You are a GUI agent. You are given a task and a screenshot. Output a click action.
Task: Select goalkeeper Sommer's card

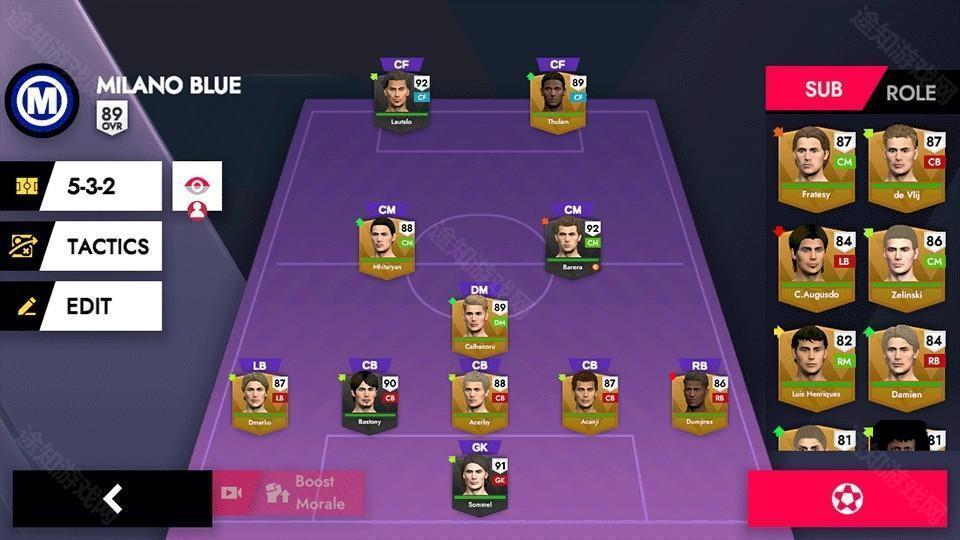click(479, 485)
